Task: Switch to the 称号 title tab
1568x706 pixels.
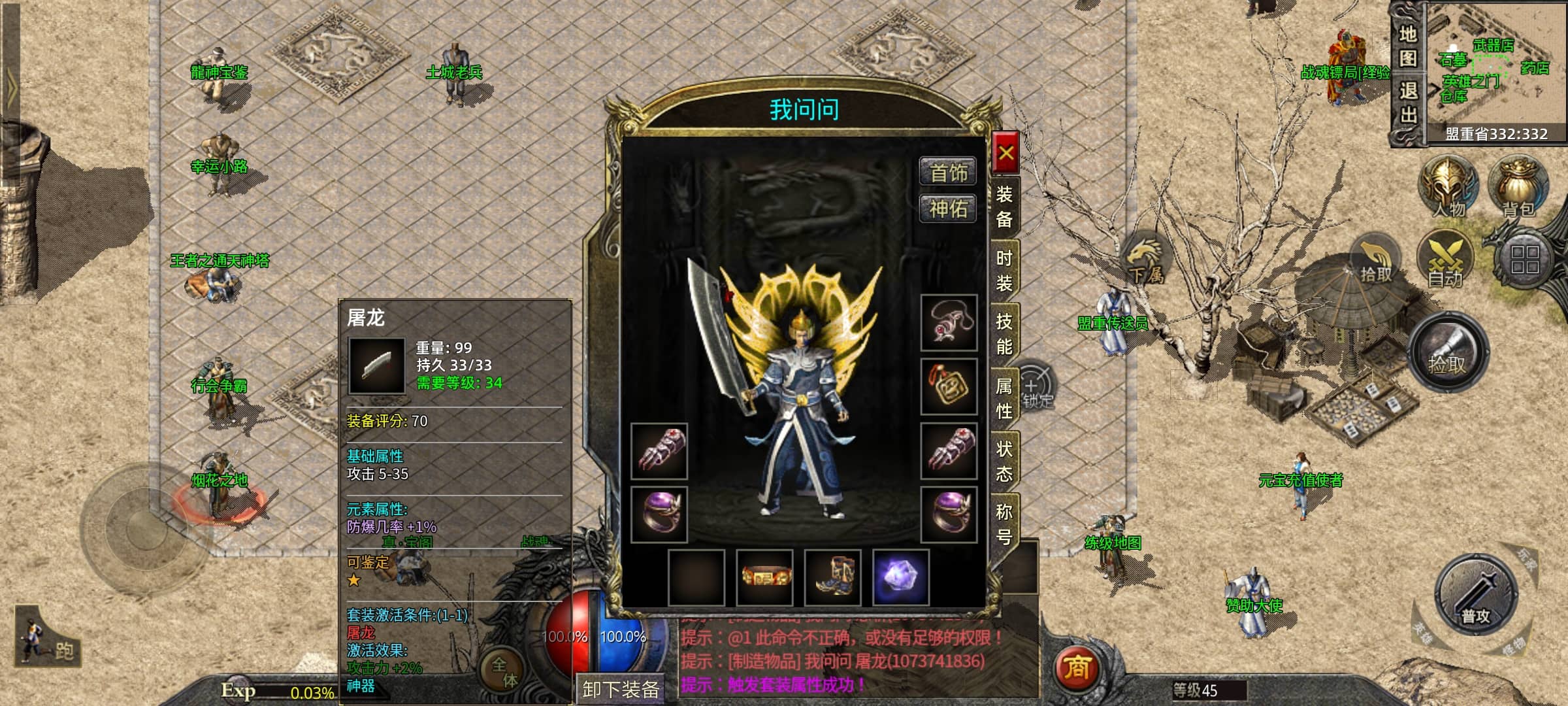Action: [x=1004, y=524]
